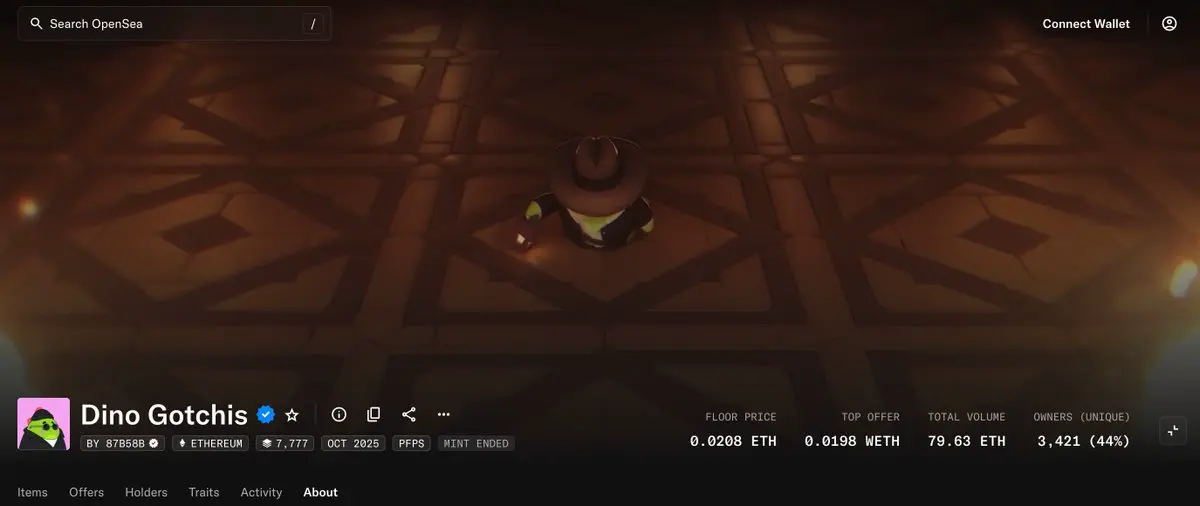Share the Dino Gotchis collection
Image resolution: width=1200 pixels, height=506 pixels.
coord(409,414)
